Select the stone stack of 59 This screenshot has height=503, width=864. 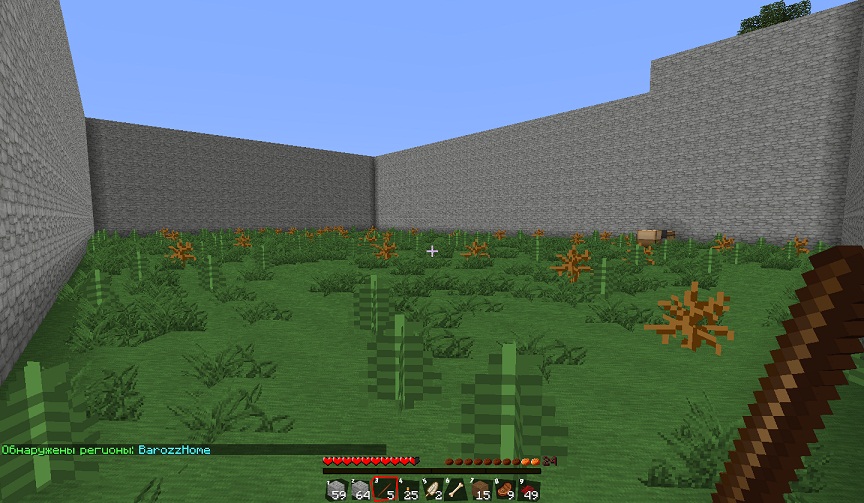[336, 490]
